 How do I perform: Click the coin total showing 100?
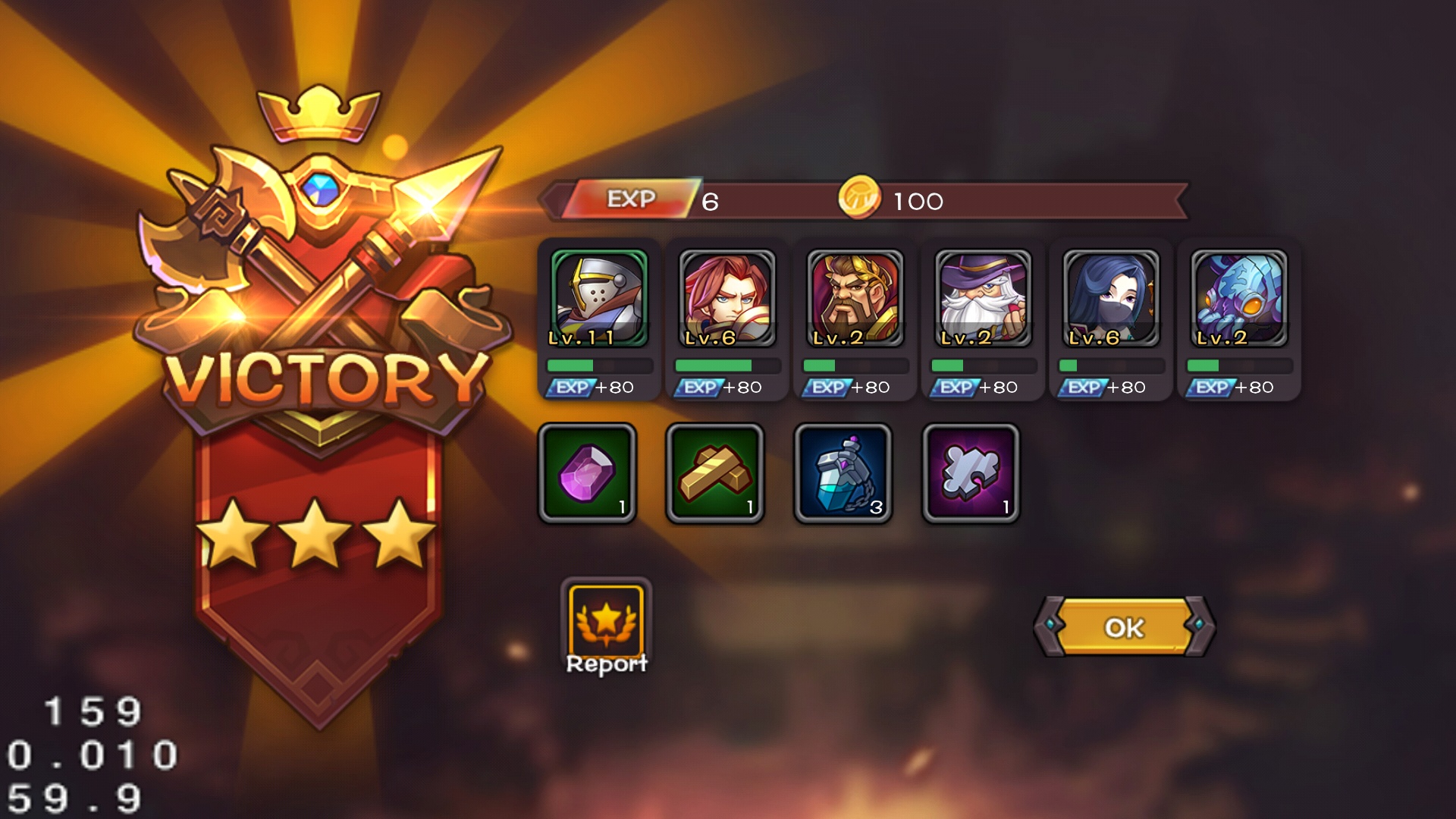click(x=914, y=201)
